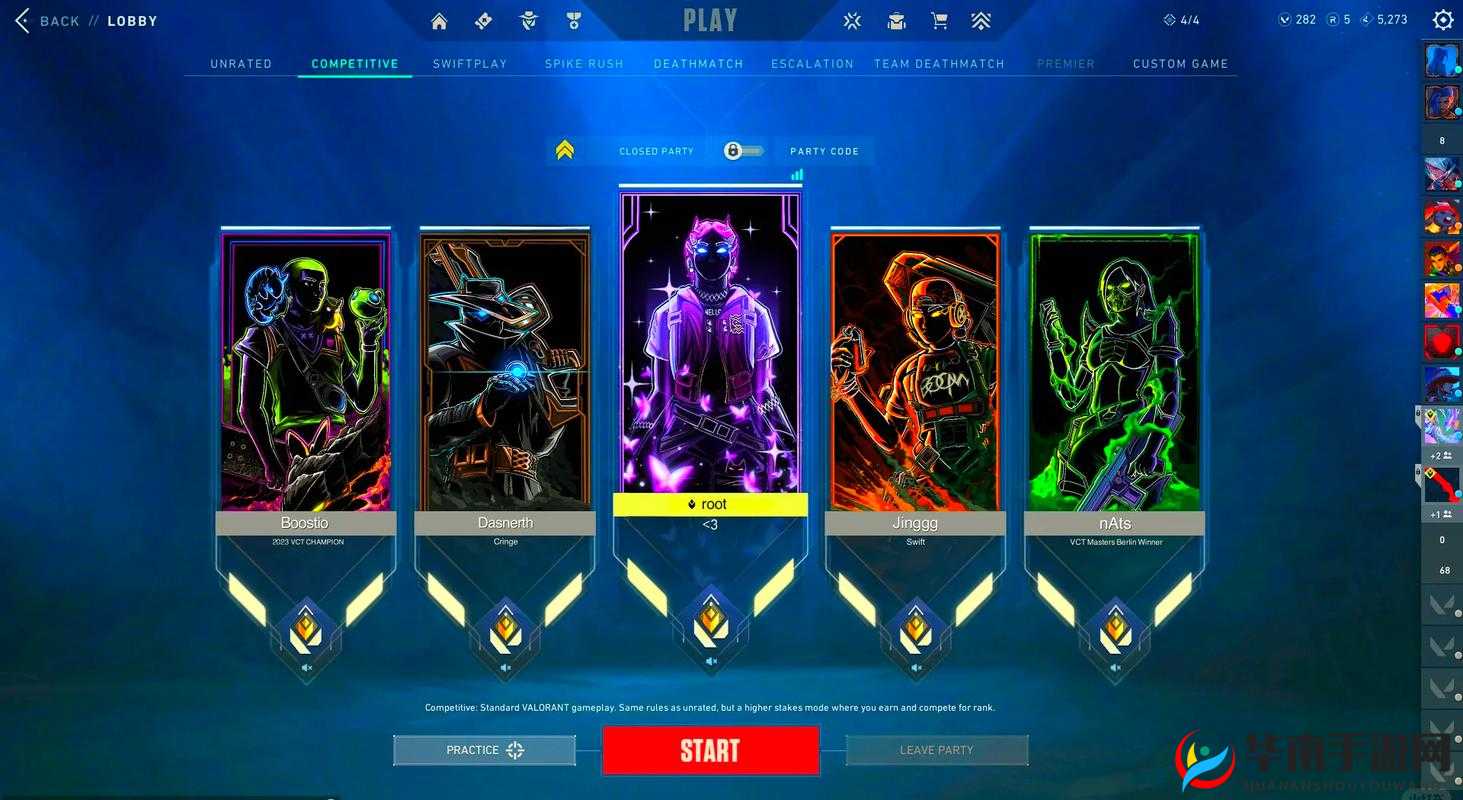Switch to Deathmatch mode
The height and width of the screenshot is (800, 1463).
(699, 64)
